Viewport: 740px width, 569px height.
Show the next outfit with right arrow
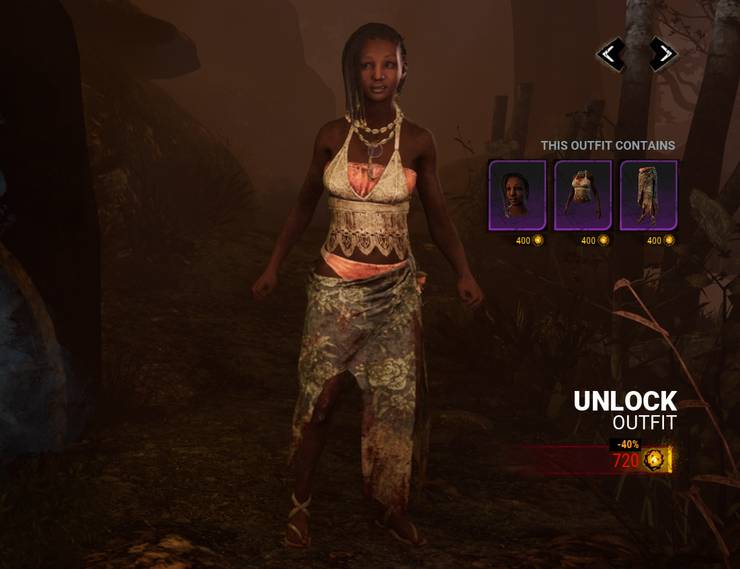(x=662, y=54)
